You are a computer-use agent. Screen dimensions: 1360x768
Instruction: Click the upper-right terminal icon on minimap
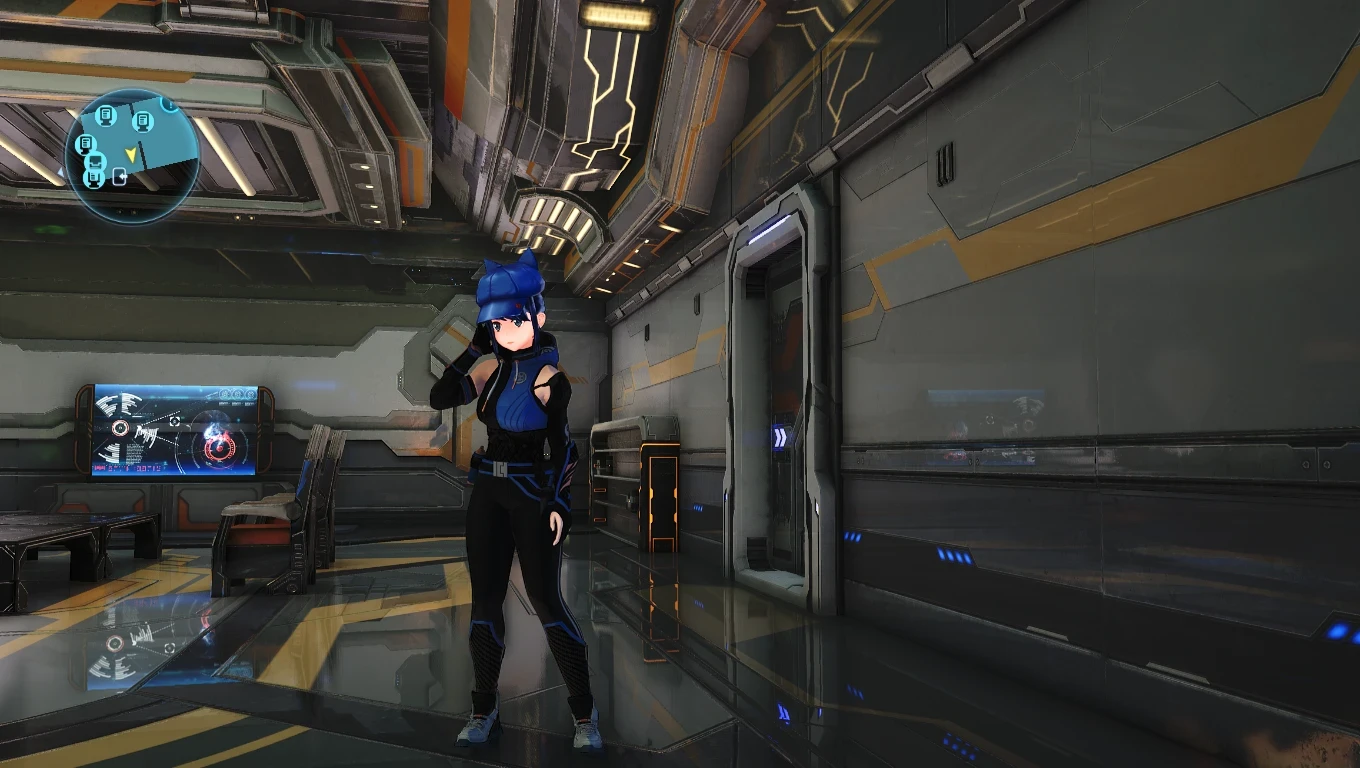[143, 122]
